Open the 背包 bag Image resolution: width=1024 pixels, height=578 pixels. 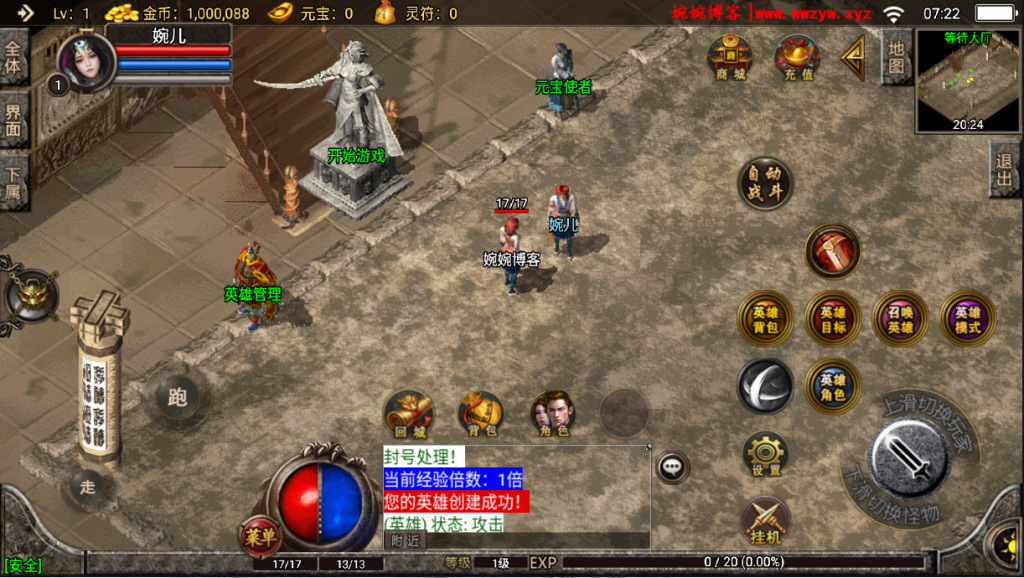click(x=481, y=414)
